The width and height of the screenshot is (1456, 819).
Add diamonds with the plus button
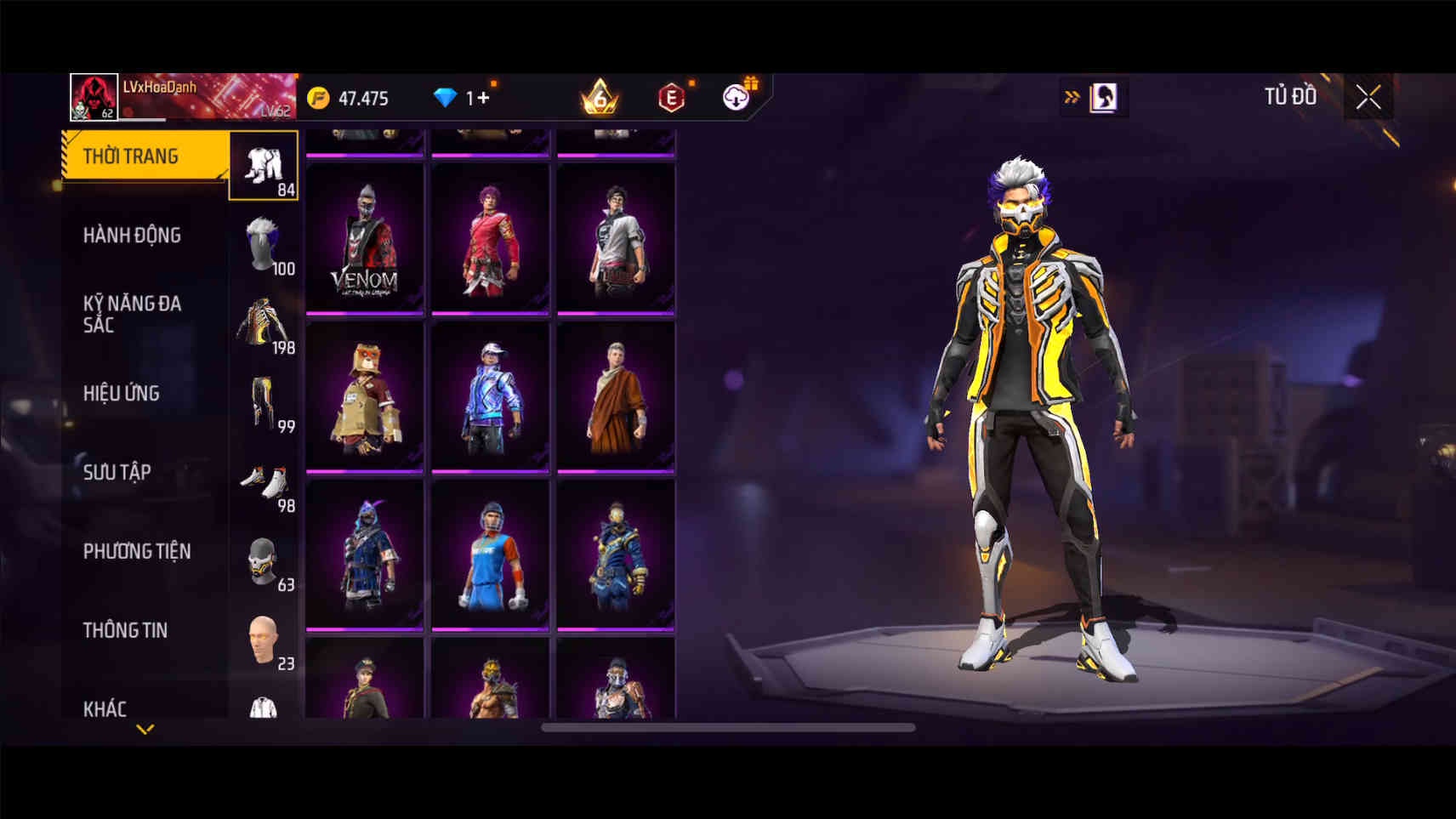pos(483,98)
